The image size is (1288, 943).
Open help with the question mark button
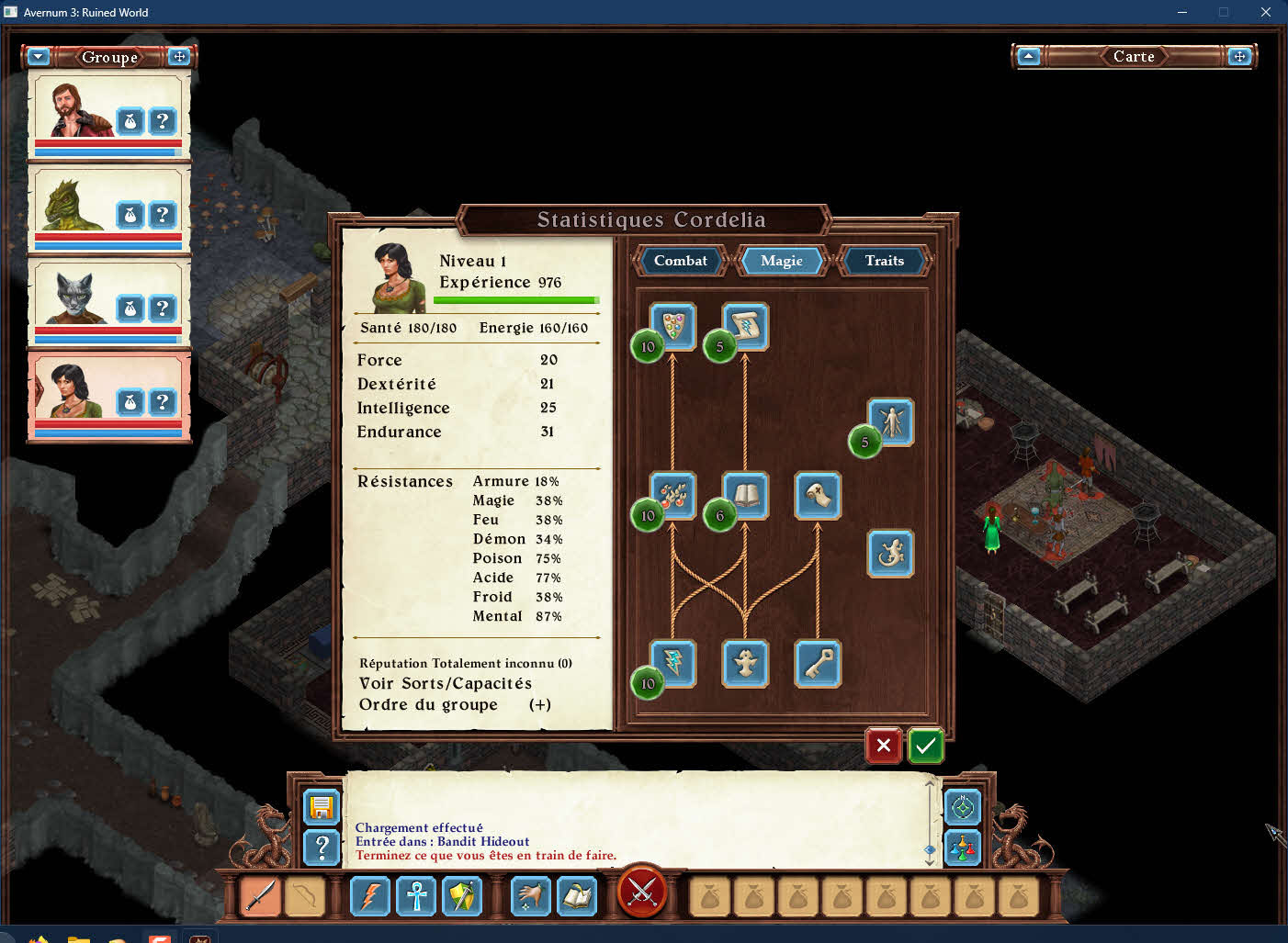[x=322, y=848]
